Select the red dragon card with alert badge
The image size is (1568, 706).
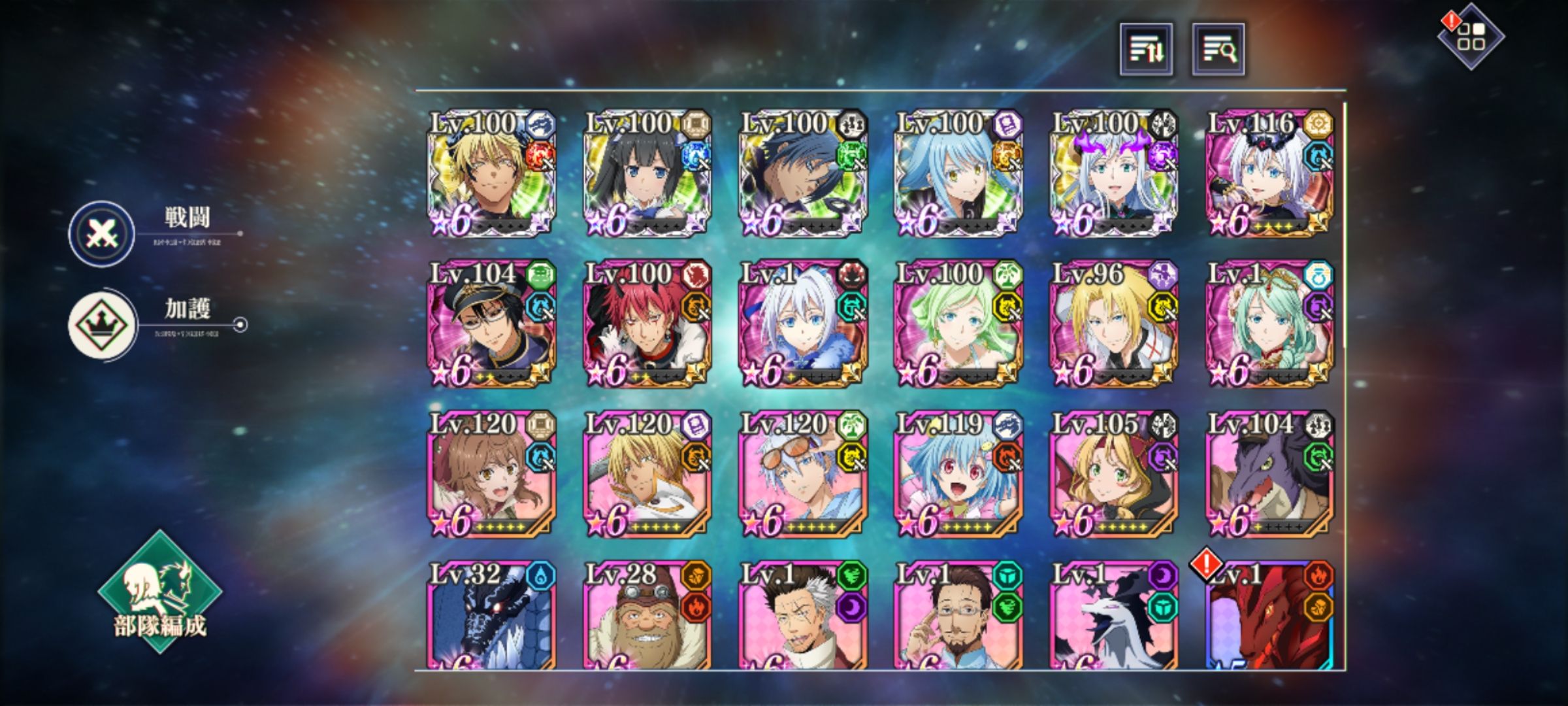coord(1269,616)
